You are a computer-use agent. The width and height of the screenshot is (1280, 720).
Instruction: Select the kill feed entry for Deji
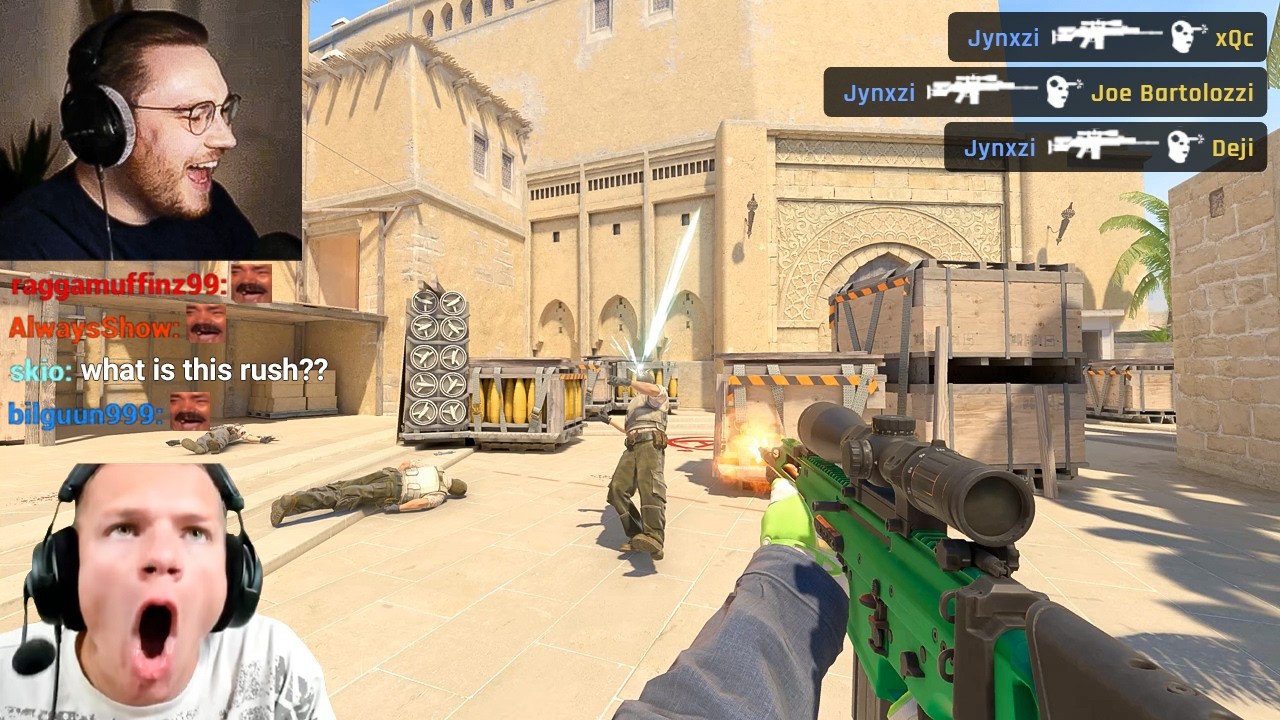(1105, 148)
